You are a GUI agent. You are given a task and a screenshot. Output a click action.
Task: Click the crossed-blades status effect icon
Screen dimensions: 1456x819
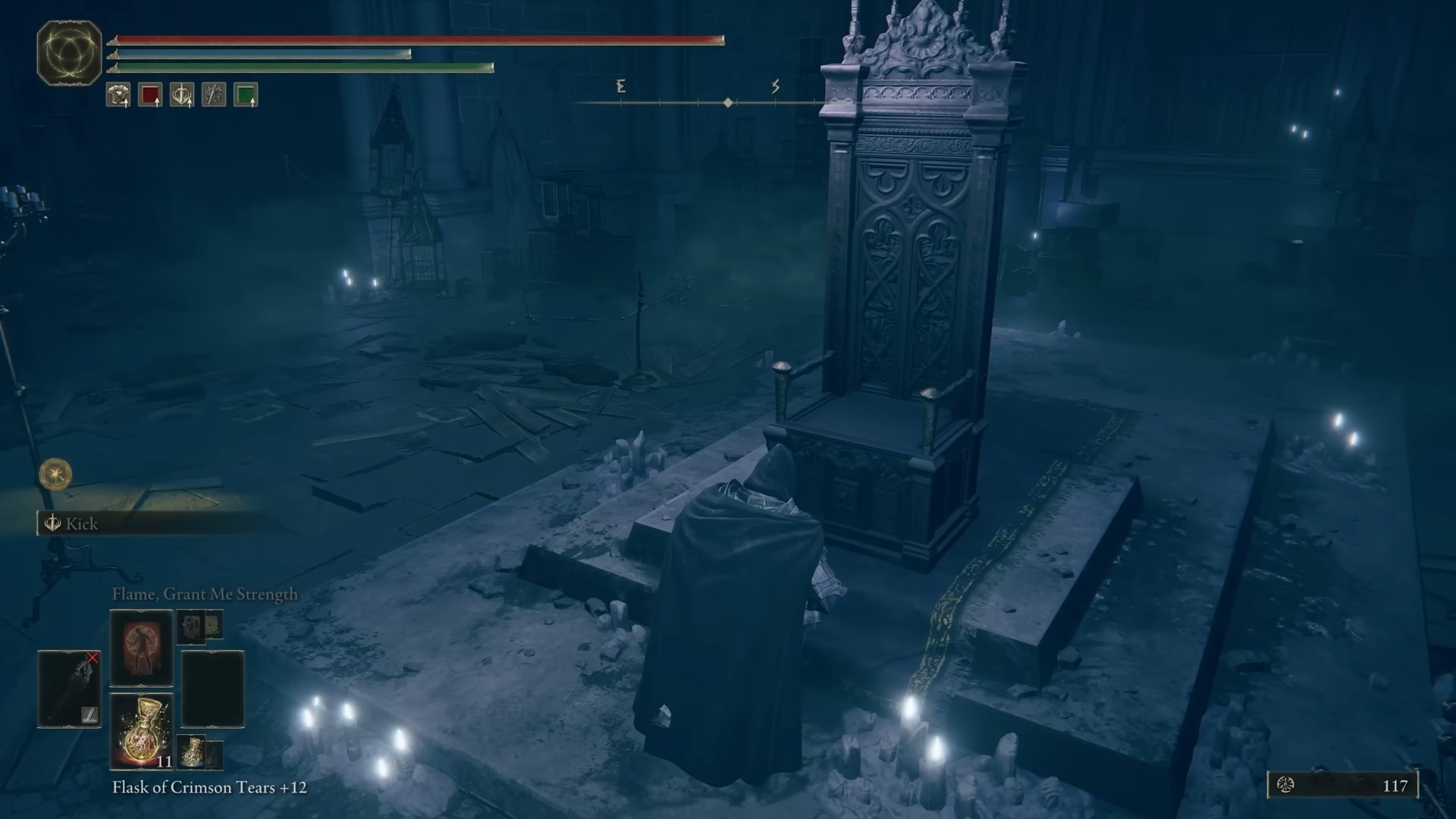pyautogui.click(x=214, y=95)
